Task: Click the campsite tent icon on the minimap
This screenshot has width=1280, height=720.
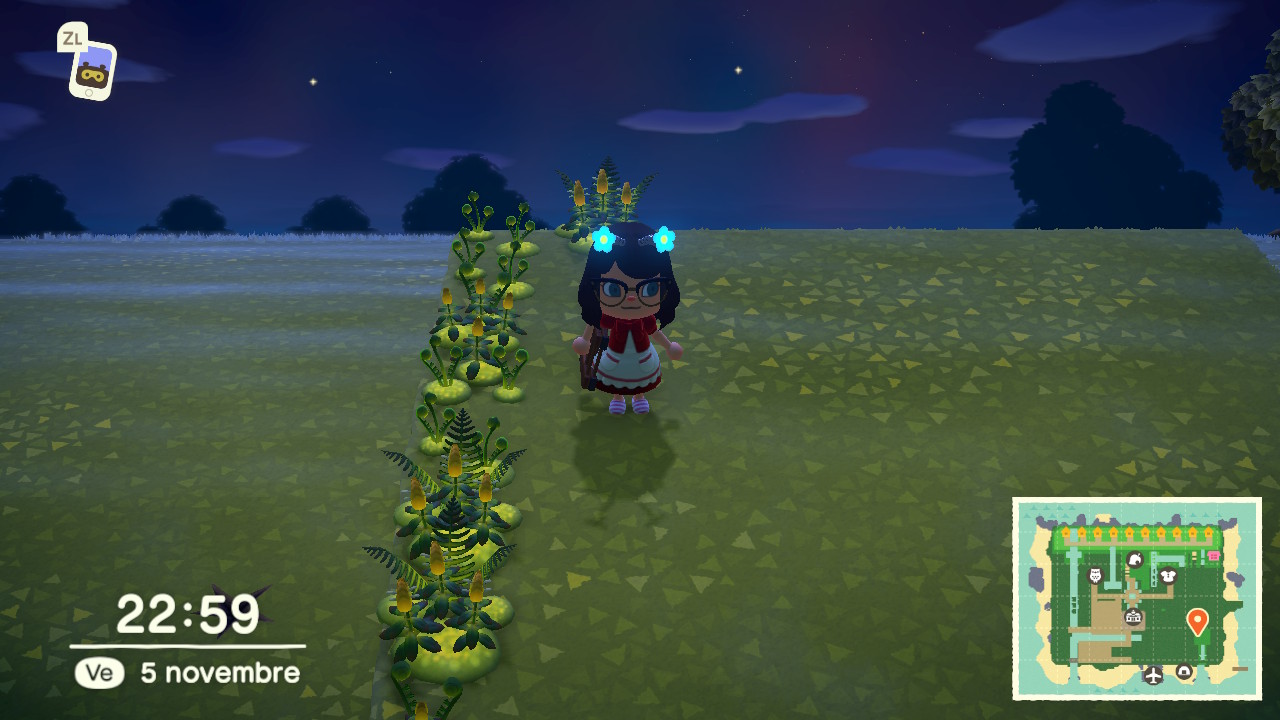Action: tap(1184, 671)
